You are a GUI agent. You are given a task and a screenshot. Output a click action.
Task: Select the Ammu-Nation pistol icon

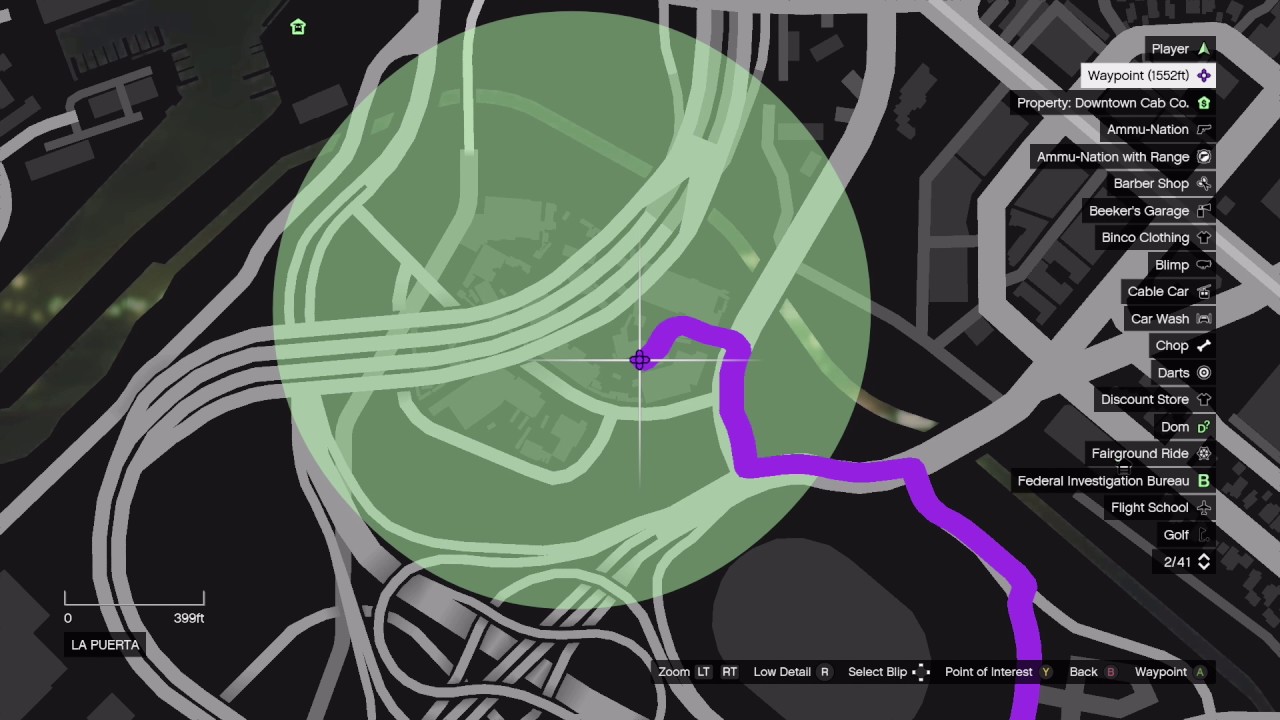tap(1203, 129)
